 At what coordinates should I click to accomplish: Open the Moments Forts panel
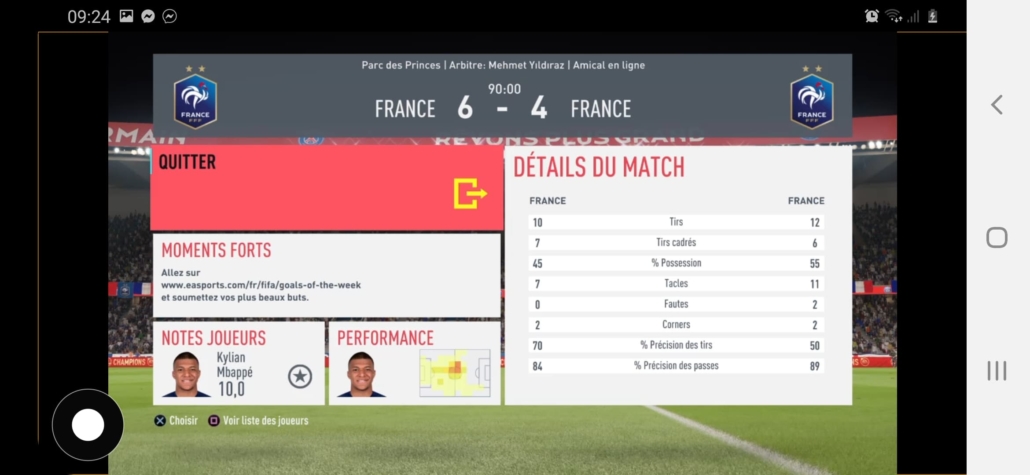click(326, 276)
